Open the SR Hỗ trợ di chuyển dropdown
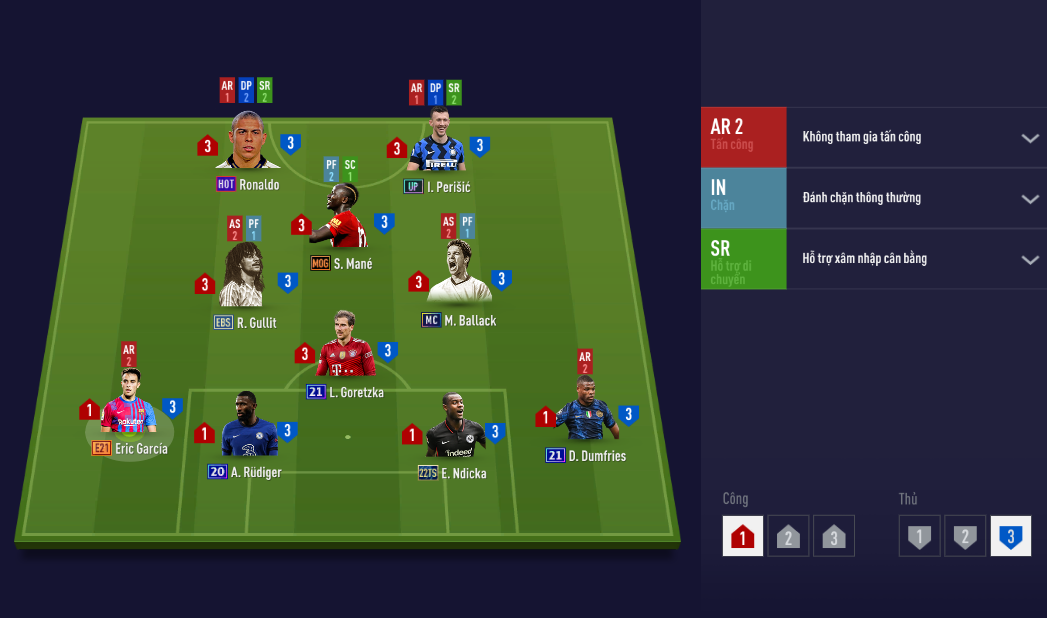The width and height of the screenshot is (1047, 618). tap(1029, 260)
